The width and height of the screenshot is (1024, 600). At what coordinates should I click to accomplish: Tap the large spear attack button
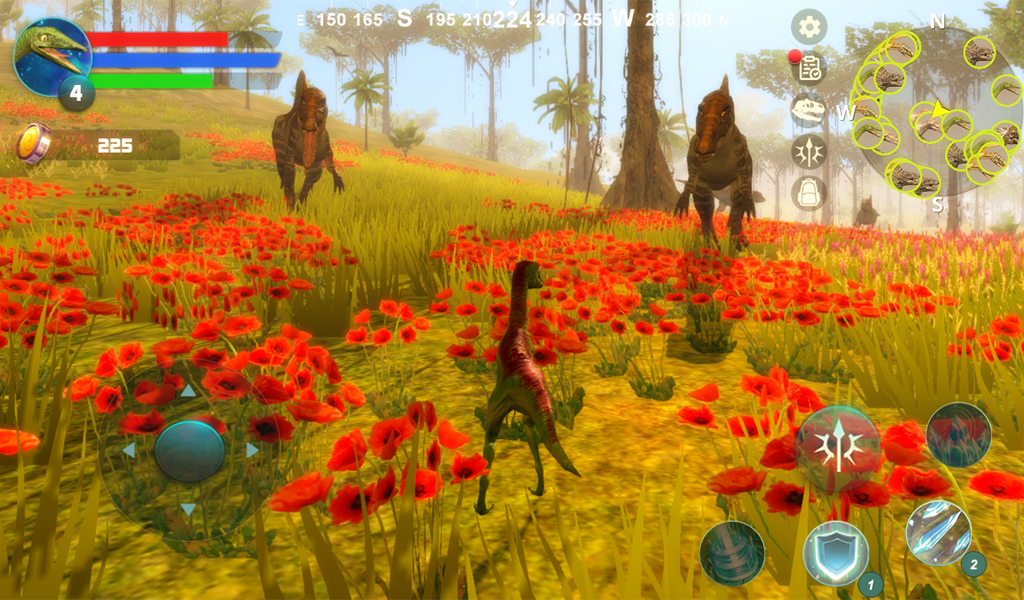(838, 449)
